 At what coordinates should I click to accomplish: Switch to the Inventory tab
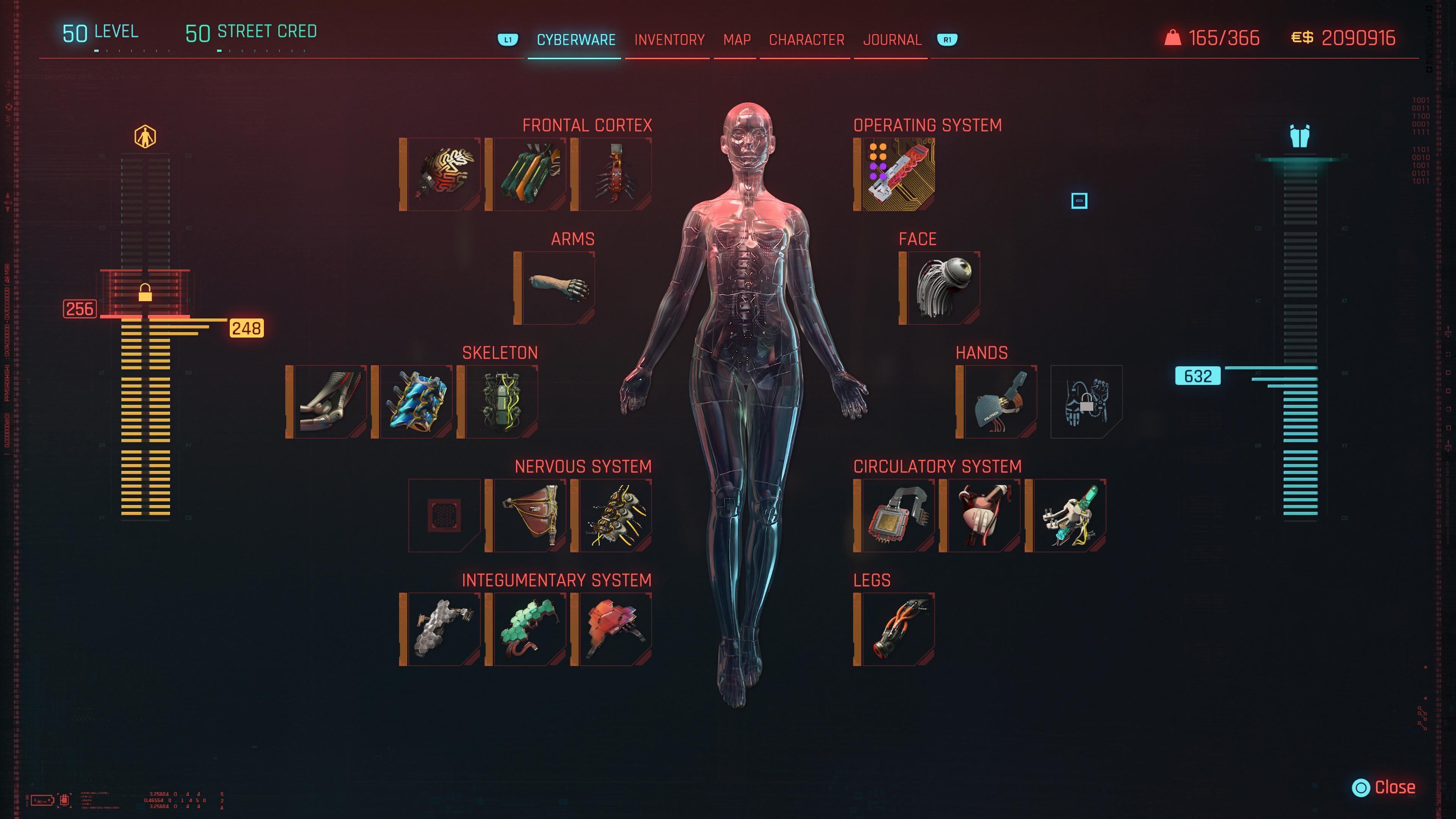(x=669, y=39)
